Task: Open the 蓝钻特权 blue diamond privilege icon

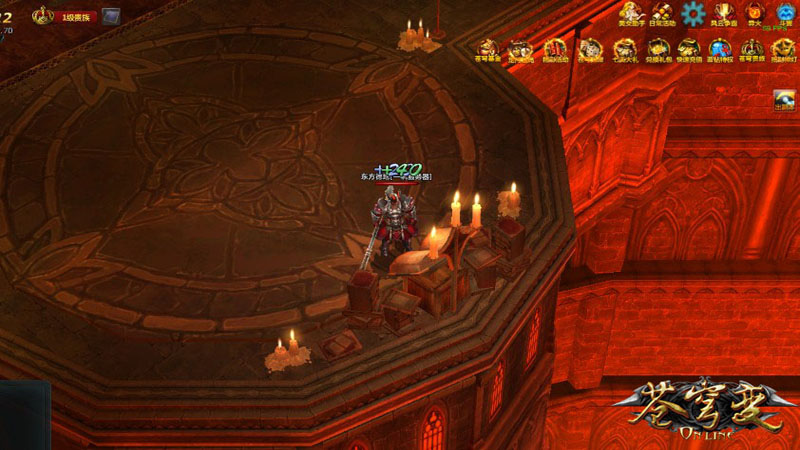Action: (719, 48)
